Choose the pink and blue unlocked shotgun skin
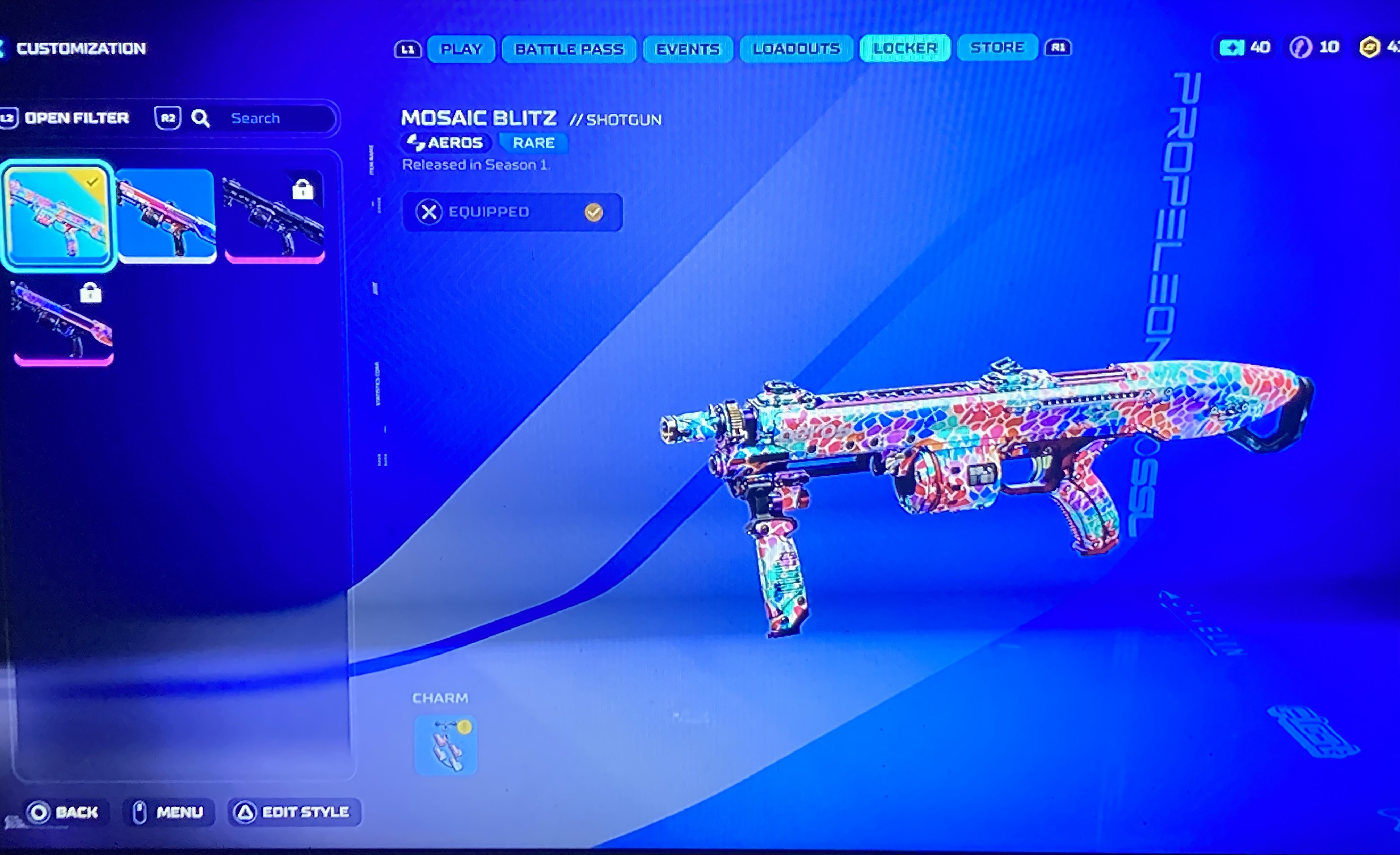 (166, 216)
